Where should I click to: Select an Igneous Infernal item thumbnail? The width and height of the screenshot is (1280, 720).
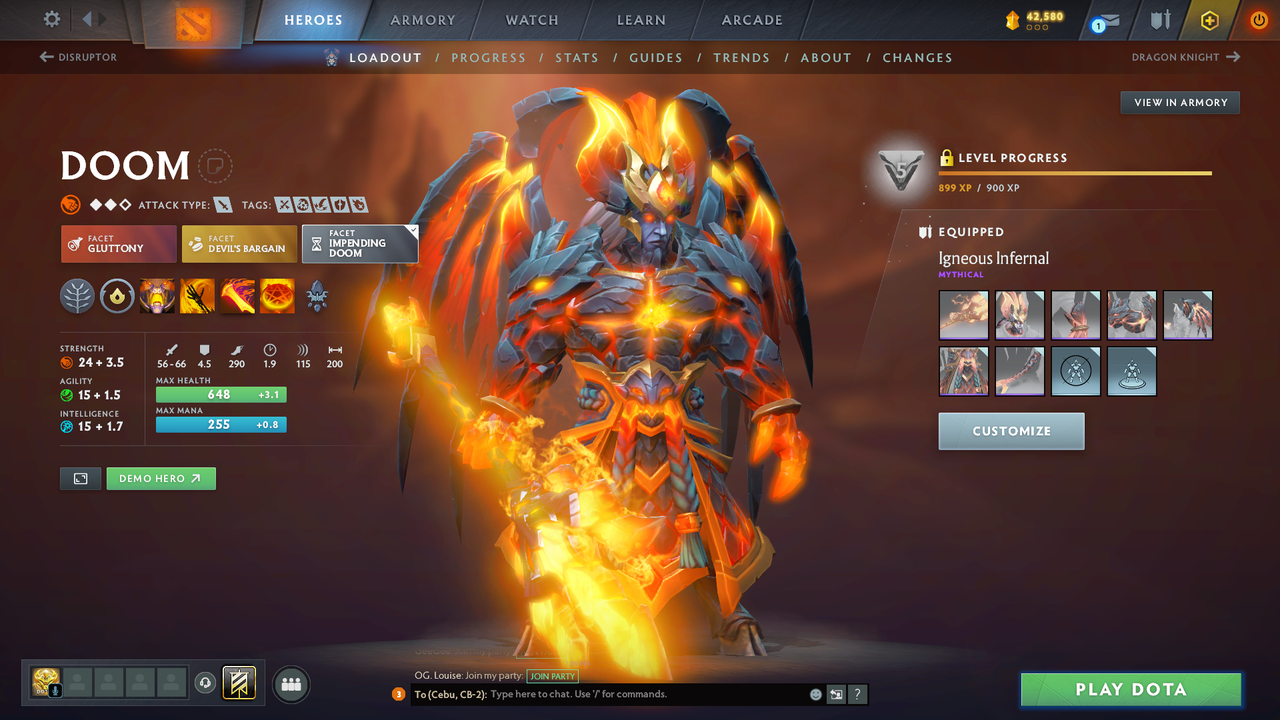[963, 314]
